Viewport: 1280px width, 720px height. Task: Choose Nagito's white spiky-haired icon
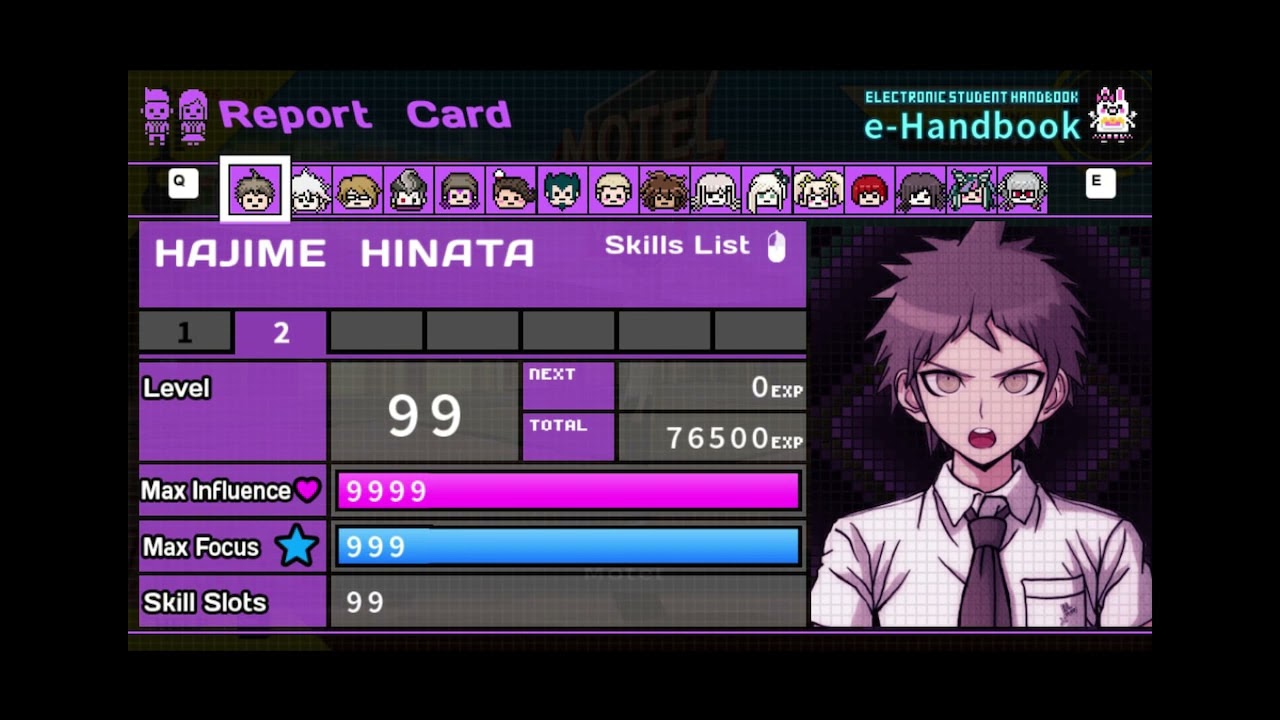point(307,190)
